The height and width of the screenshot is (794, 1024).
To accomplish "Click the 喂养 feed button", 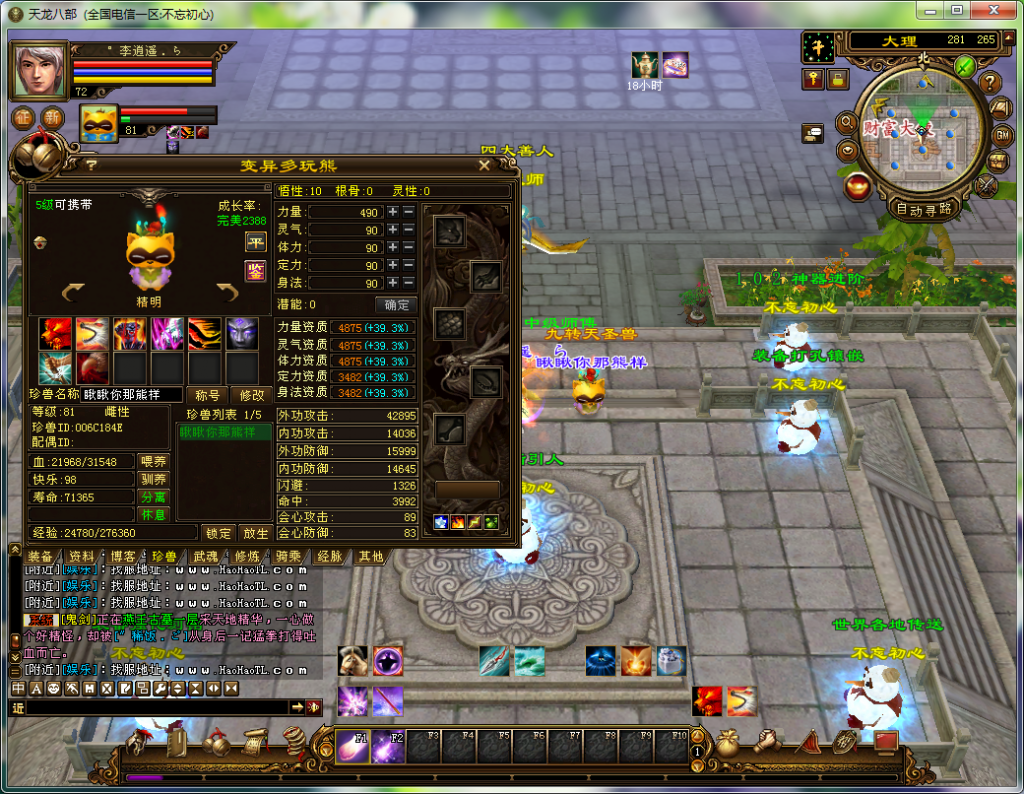I will pos(153,461).
